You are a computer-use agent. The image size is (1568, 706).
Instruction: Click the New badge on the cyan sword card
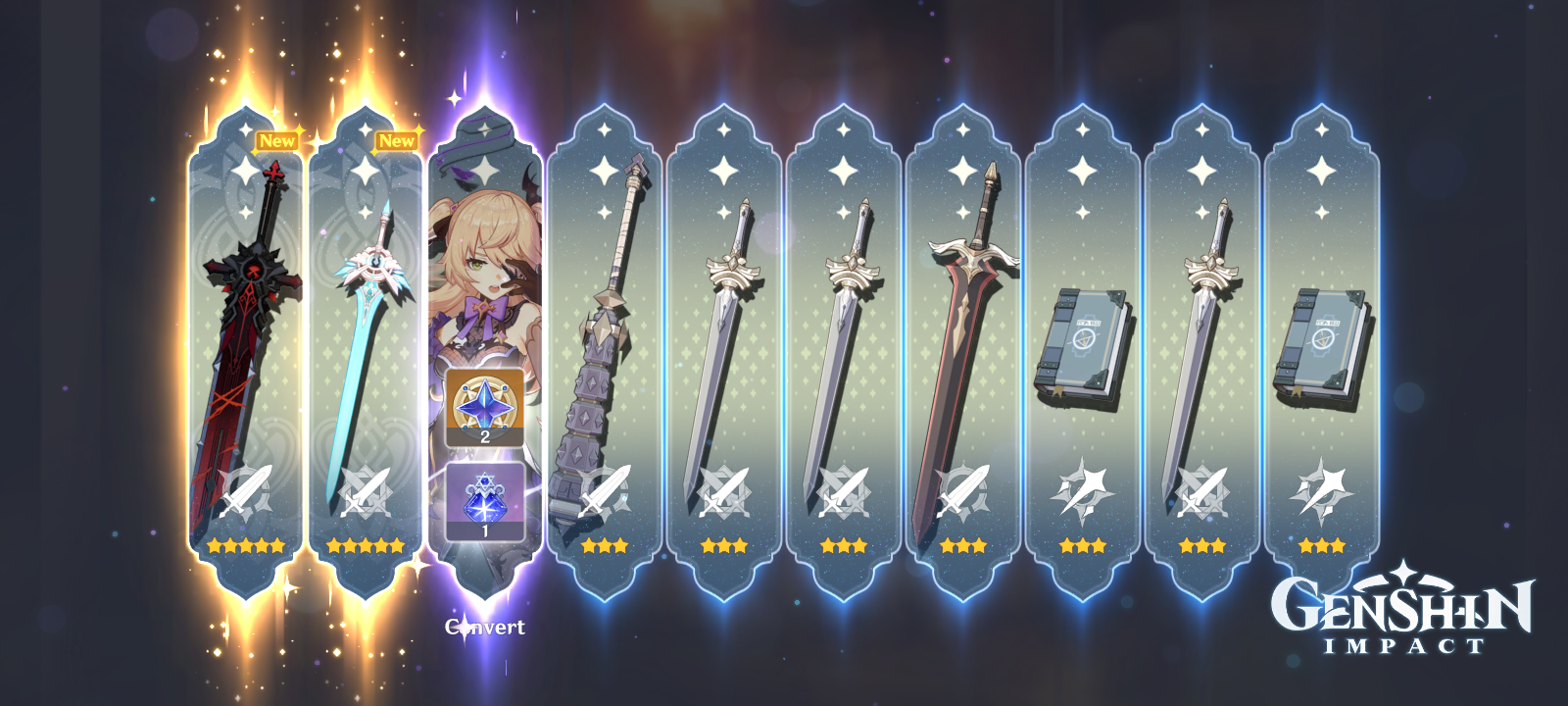point(398,139)
